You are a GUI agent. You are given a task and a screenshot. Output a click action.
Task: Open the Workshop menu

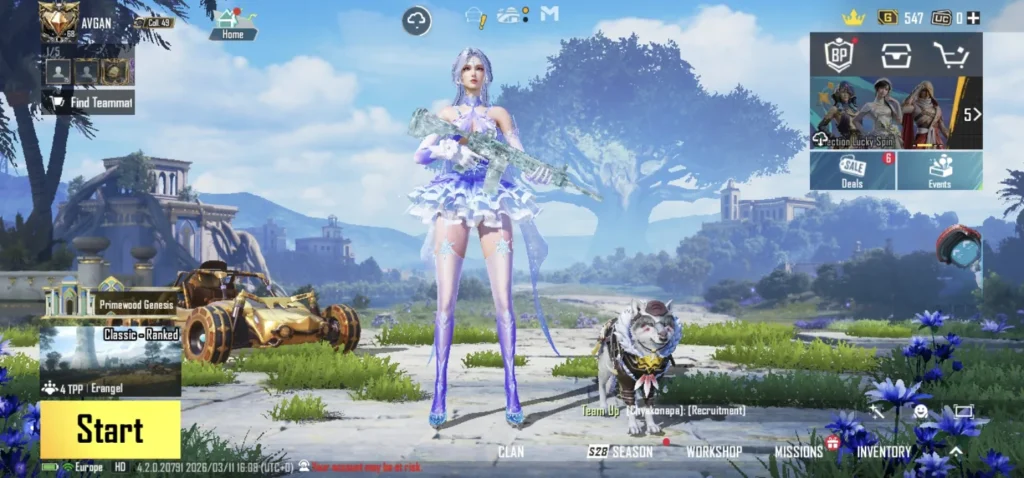pyautogui.click(x=713, y=452)
